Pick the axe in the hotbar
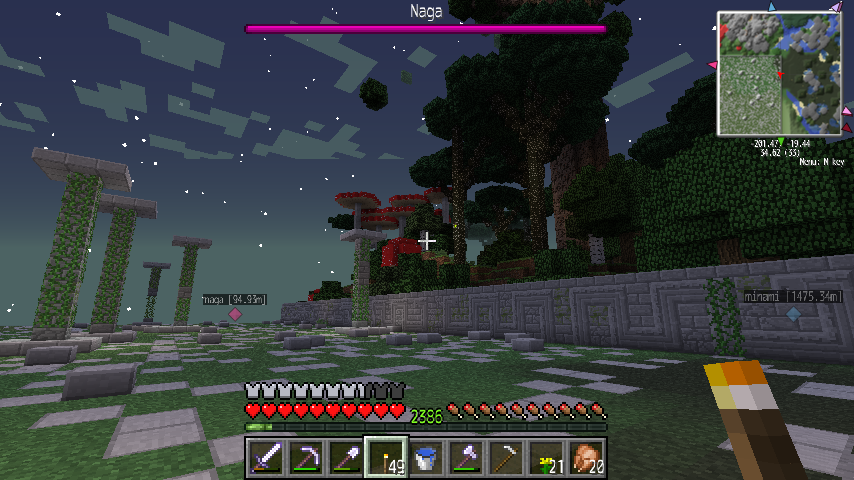Image resolution: width=854 pixels, height=480 pixels. click(x=466, y=457)
